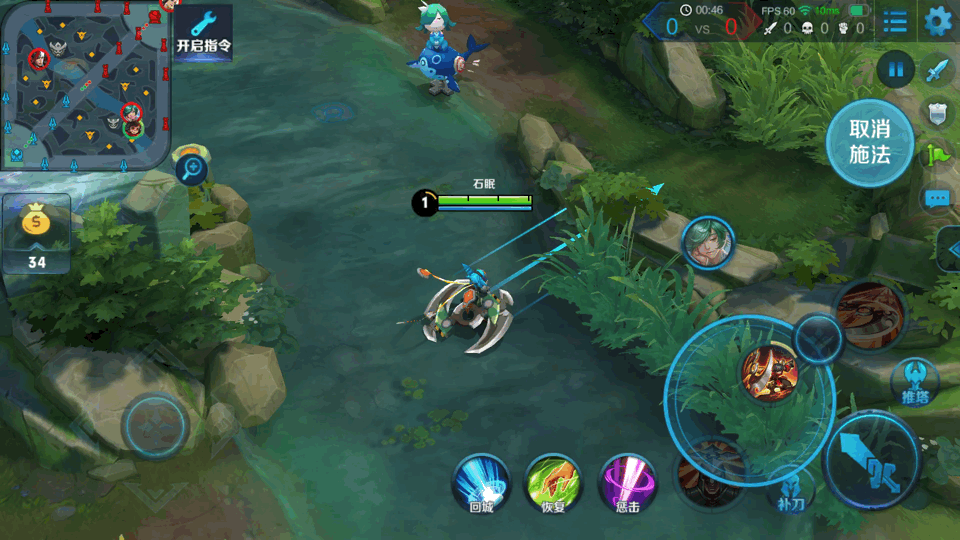
Task: Select the shield icon
Action: pyautogui.click(x=937, y=114)
